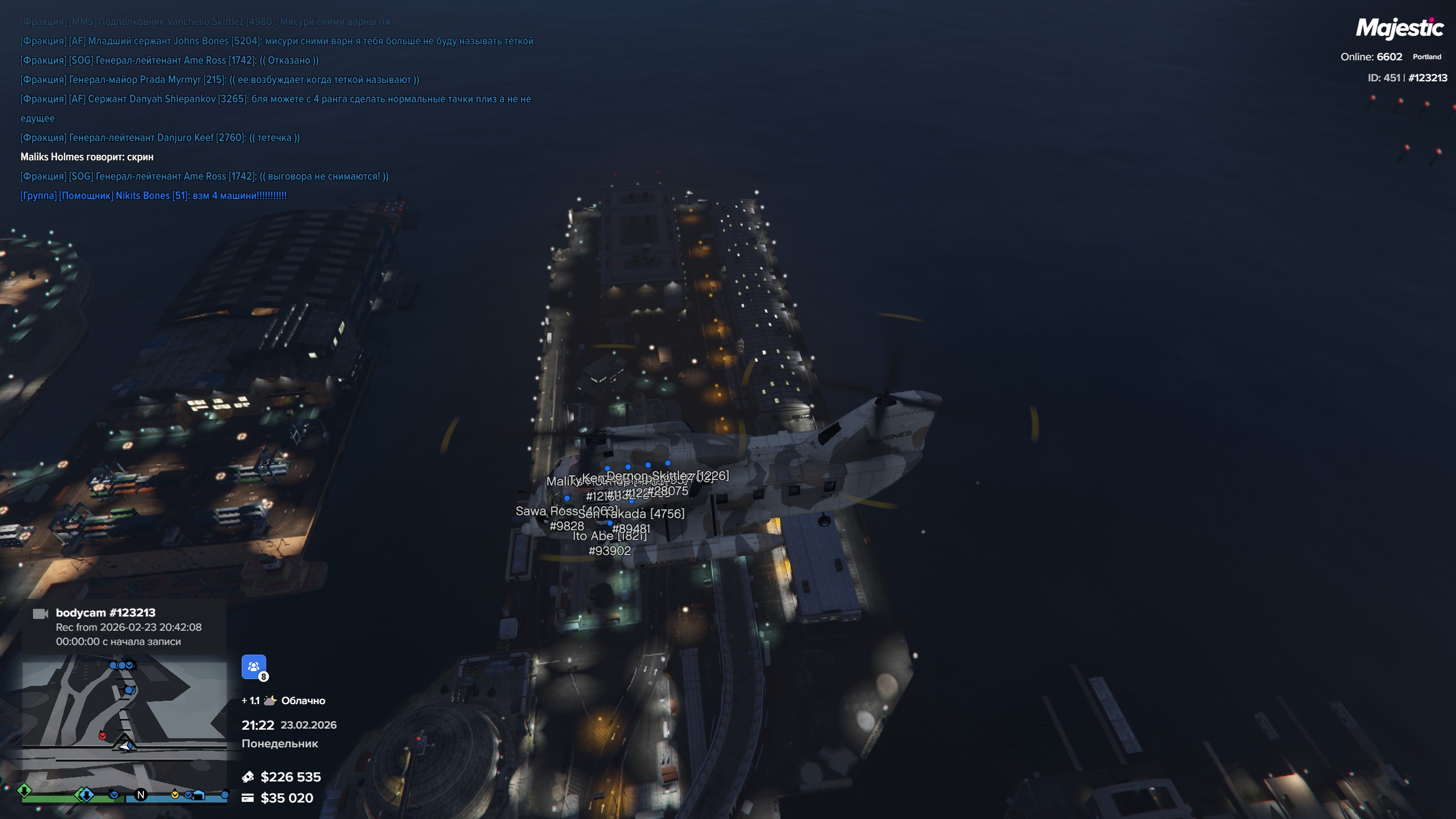The width and height of the screenshot is (1456, 819).
Task: Open the blue group members icon
Action: click(x=254, y=667)
